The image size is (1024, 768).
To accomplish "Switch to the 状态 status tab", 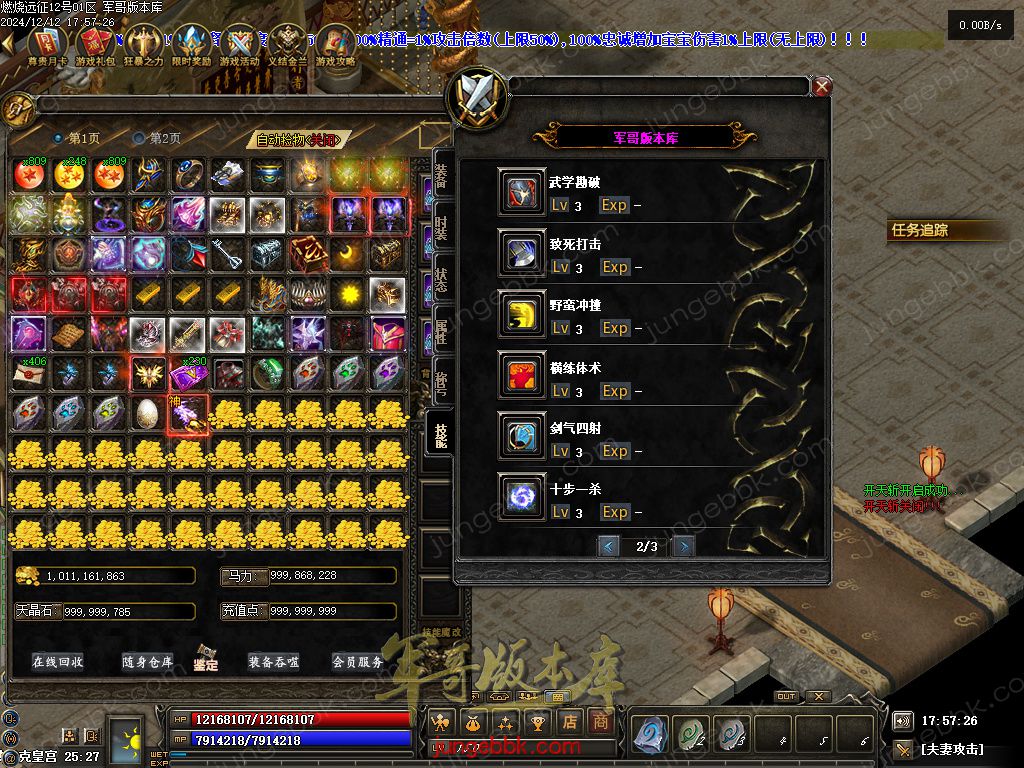I will coord(441,280).
